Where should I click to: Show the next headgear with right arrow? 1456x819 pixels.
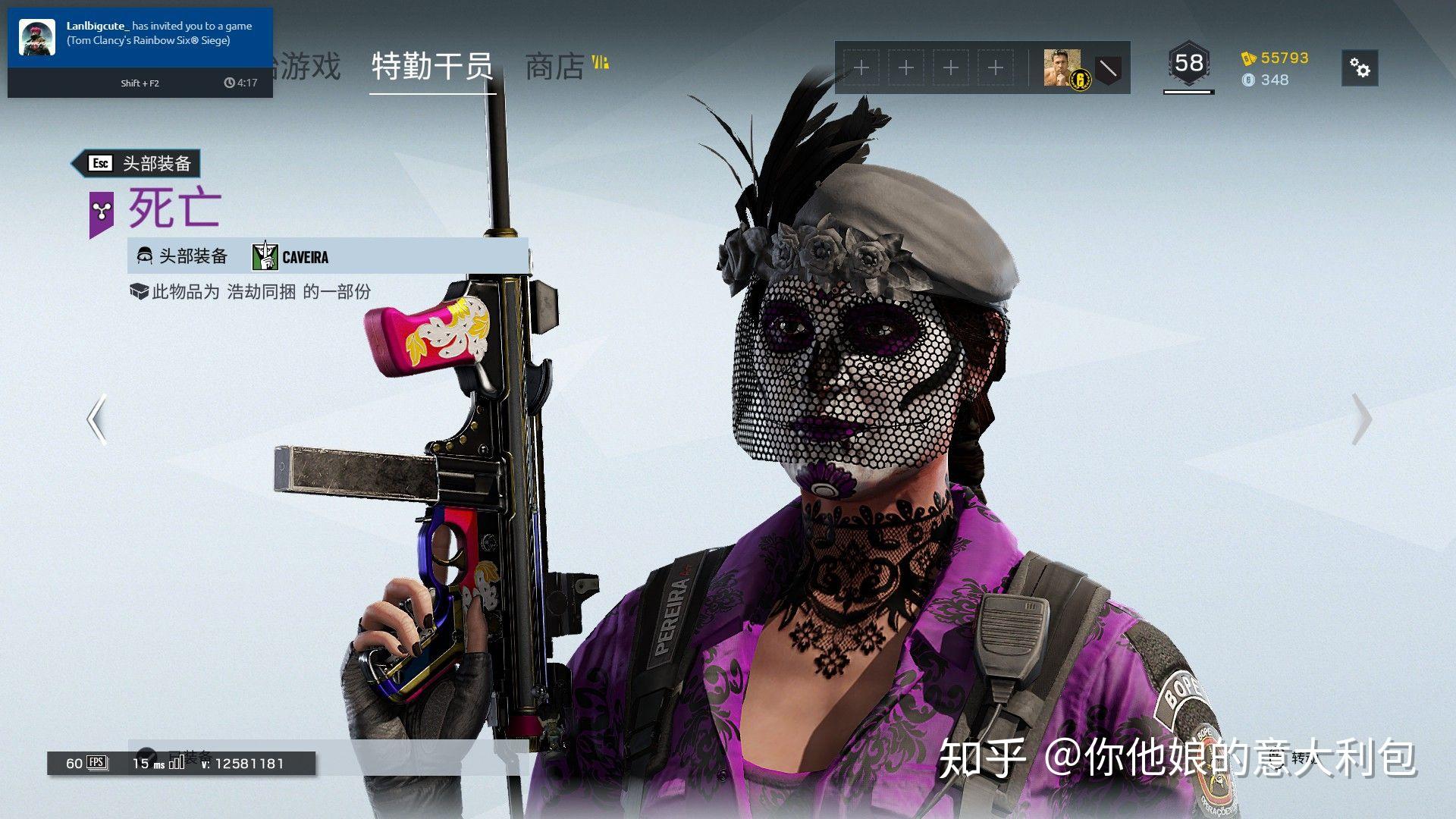[1362, 419]
